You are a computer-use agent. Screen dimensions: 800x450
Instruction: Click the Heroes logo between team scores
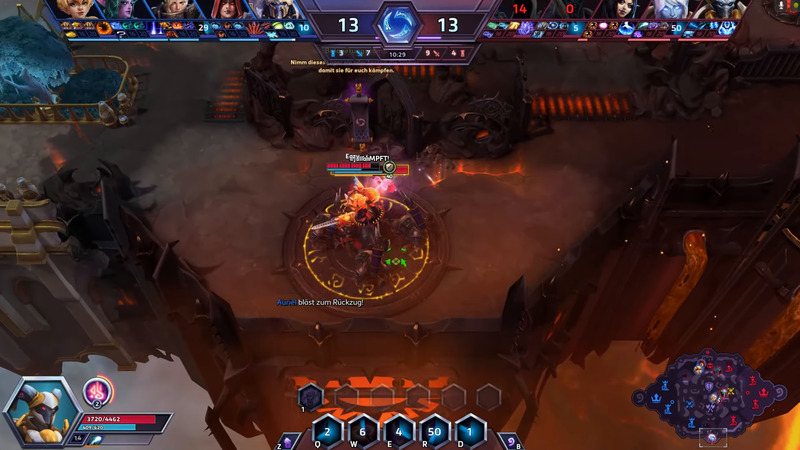click(x=400, y=24)
